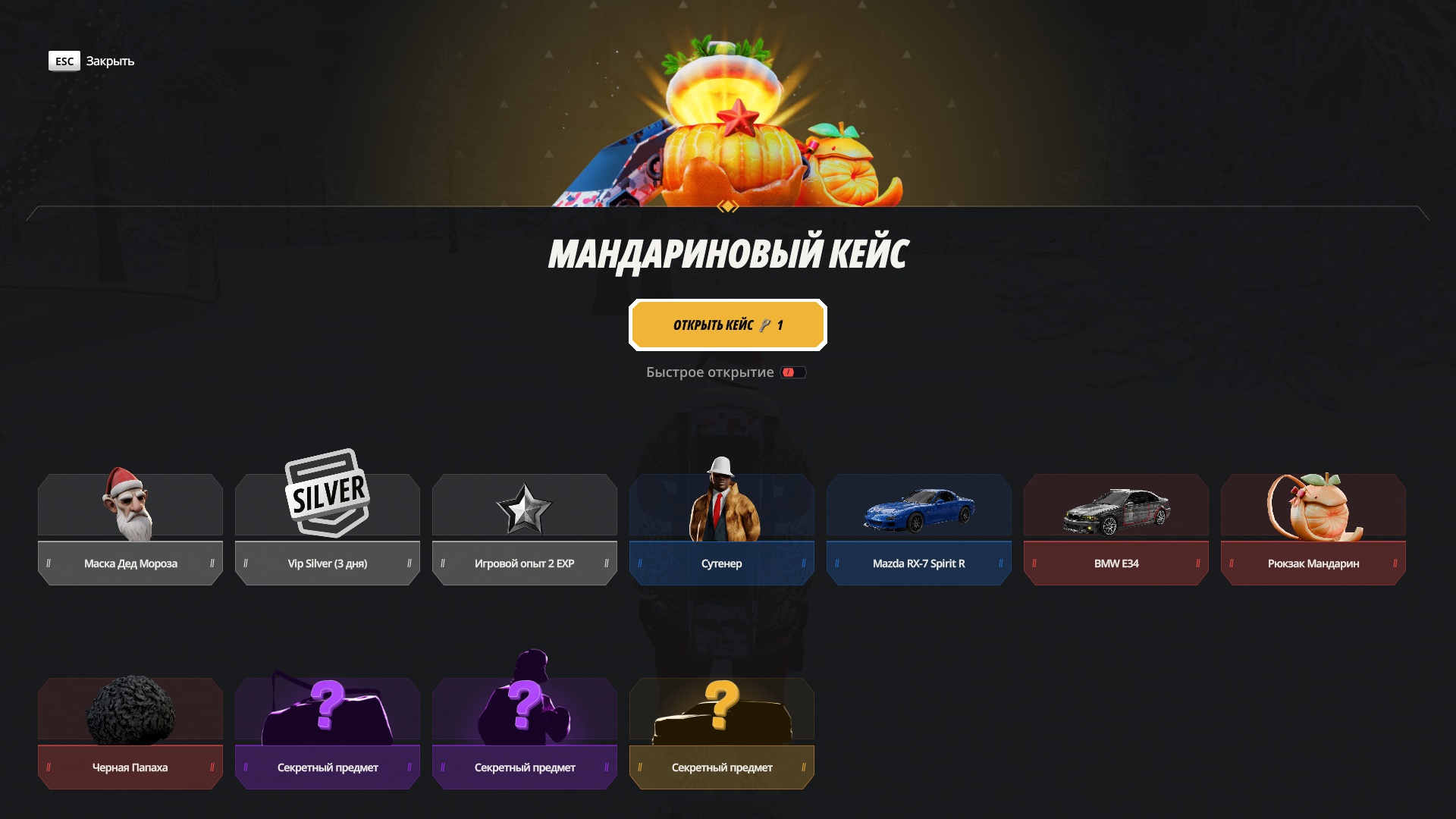The height and width of the screenshot is (819, 1456).
Task: Click the key icon inside the open button
Action: click(x=766, y=325)
